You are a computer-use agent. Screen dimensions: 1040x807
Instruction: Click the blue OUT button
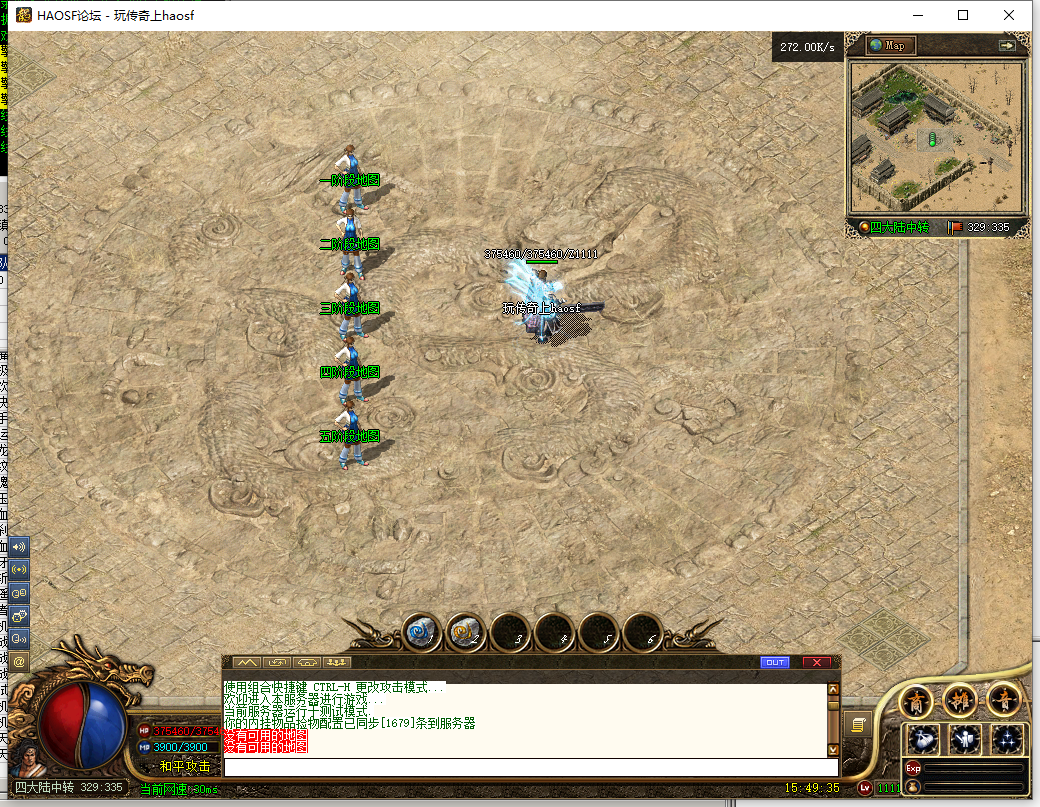[774, 662]
